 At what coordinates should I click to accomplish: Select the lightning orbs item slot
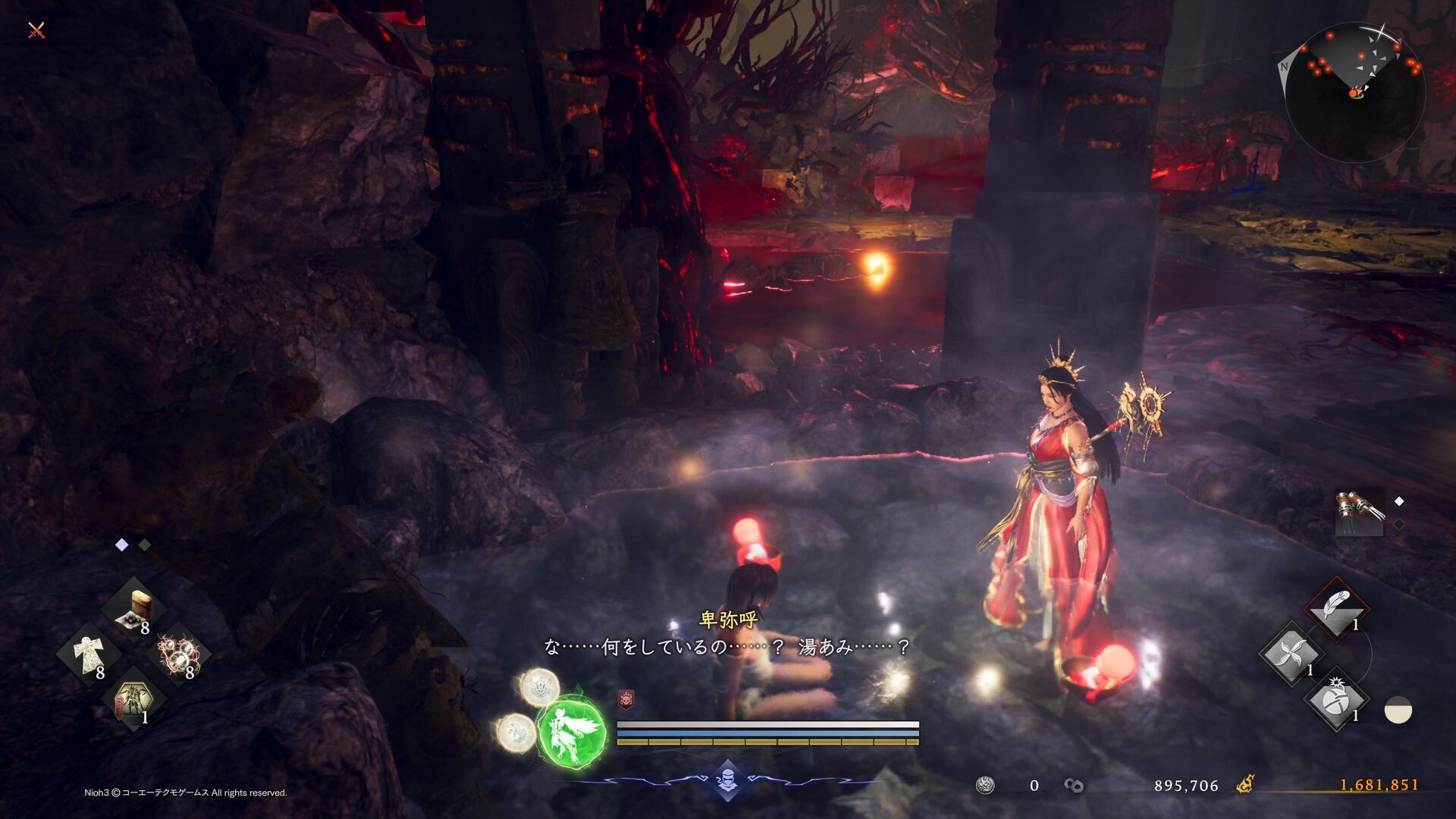click(x=177, y=652)
